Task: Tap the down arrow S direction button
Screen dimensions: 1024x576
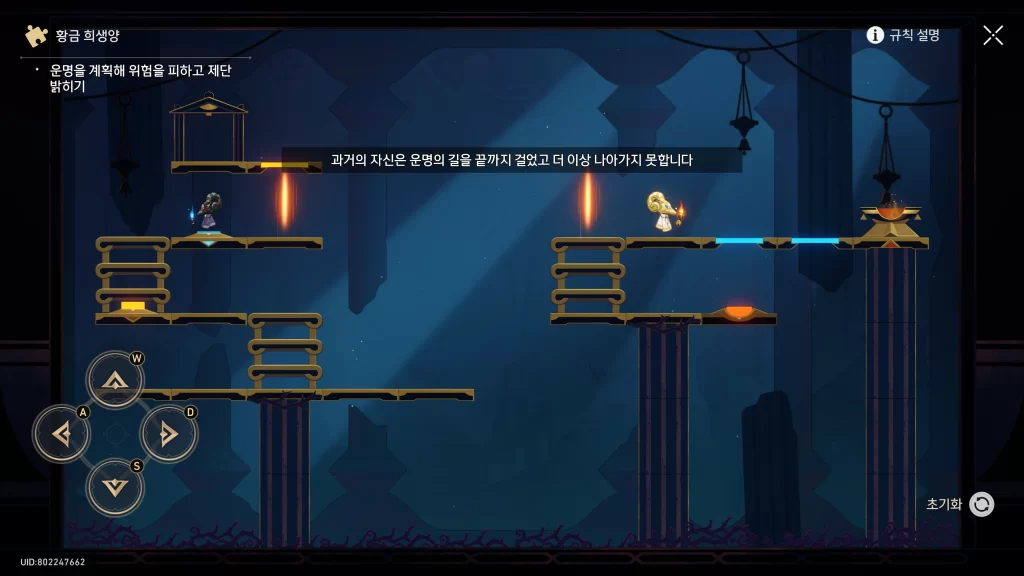Action: pos(115,487)
